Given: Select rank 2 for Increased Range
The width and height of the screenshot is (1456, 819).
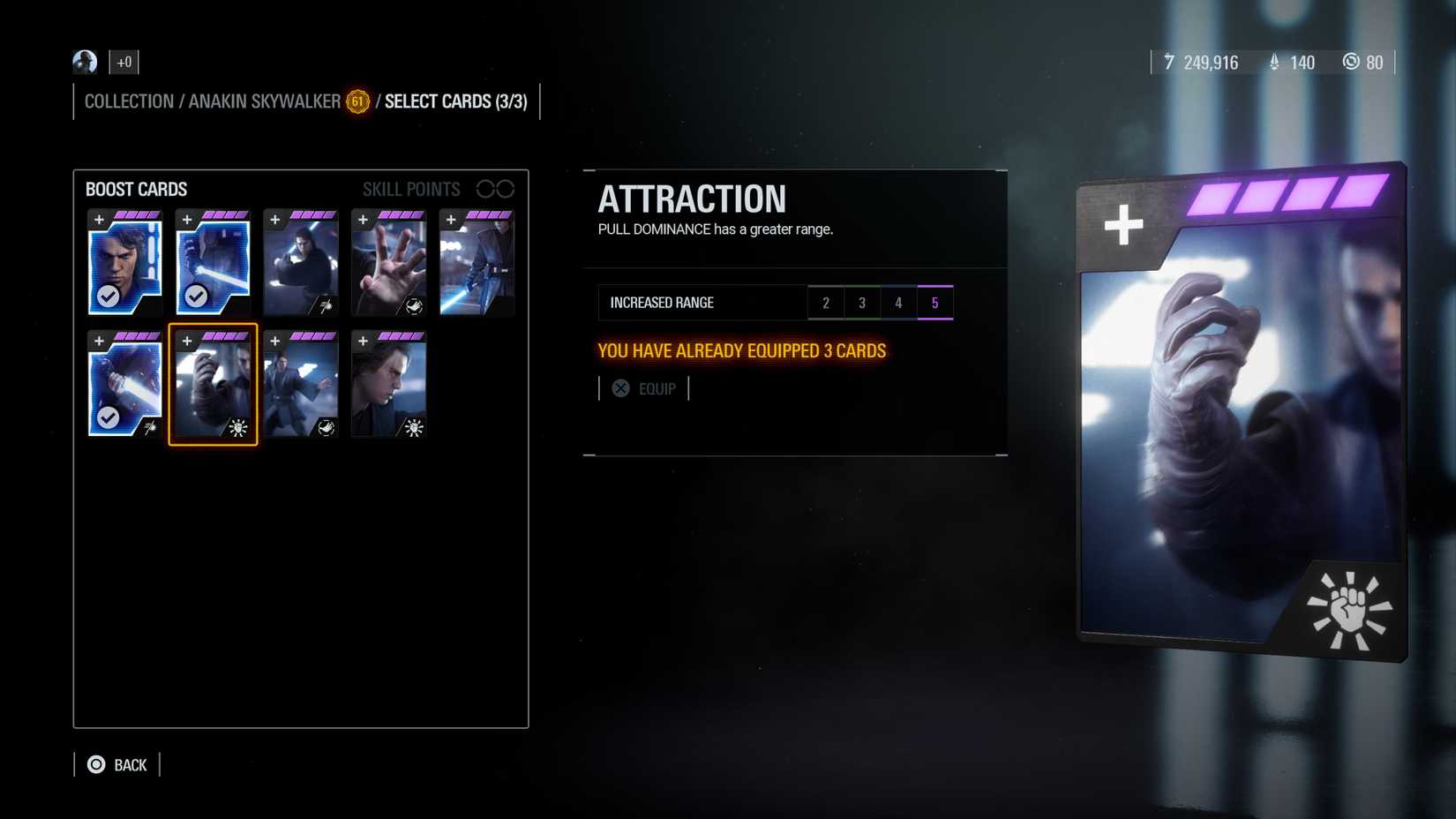Looking at the screenshot, I should (x=826, y=302).
